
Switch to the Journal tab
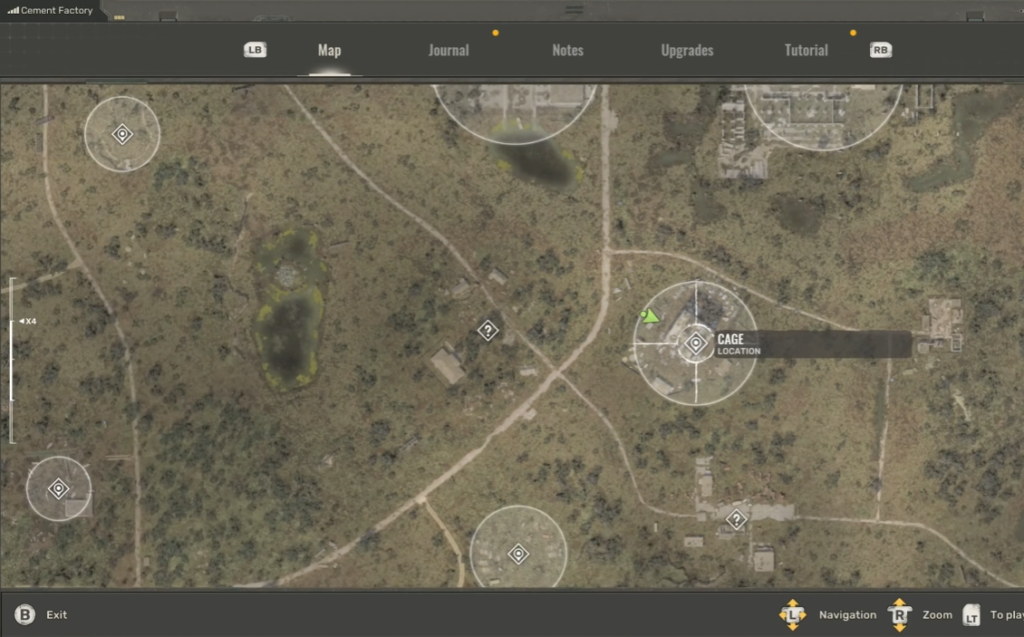448,50
